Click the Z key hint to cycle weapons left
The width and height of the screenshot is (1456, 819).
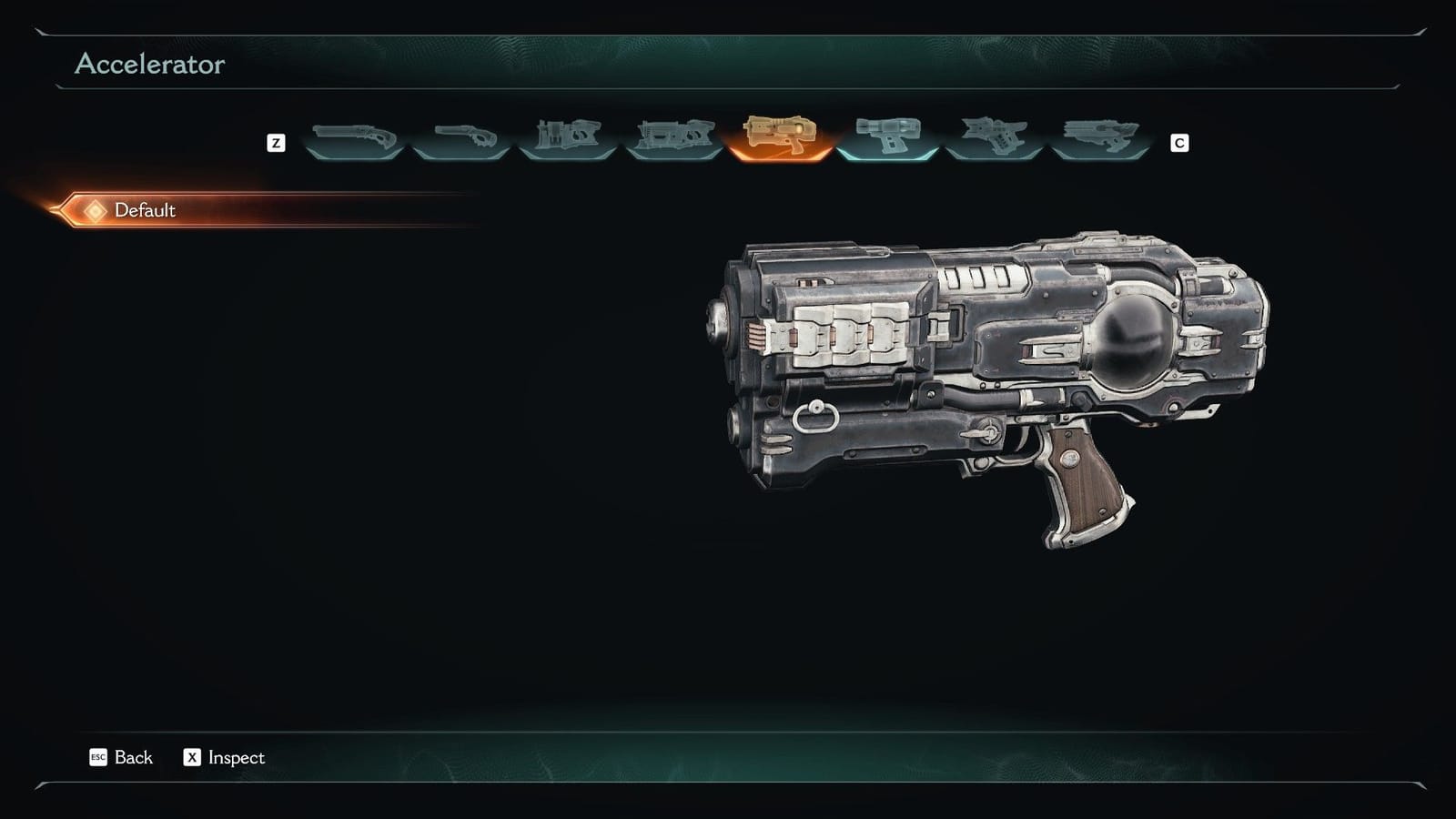276,142
